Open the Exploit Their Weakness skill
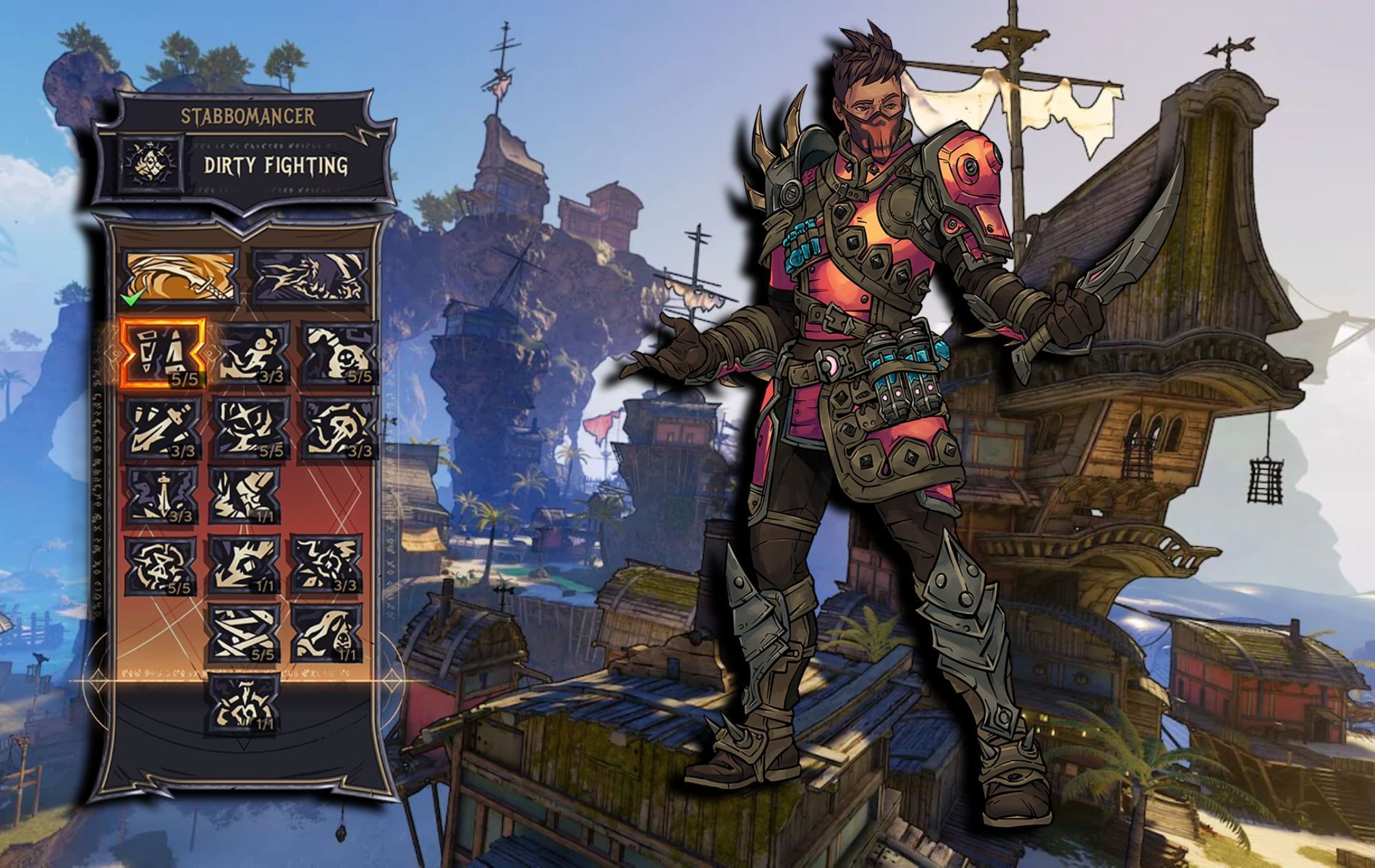 339,427
